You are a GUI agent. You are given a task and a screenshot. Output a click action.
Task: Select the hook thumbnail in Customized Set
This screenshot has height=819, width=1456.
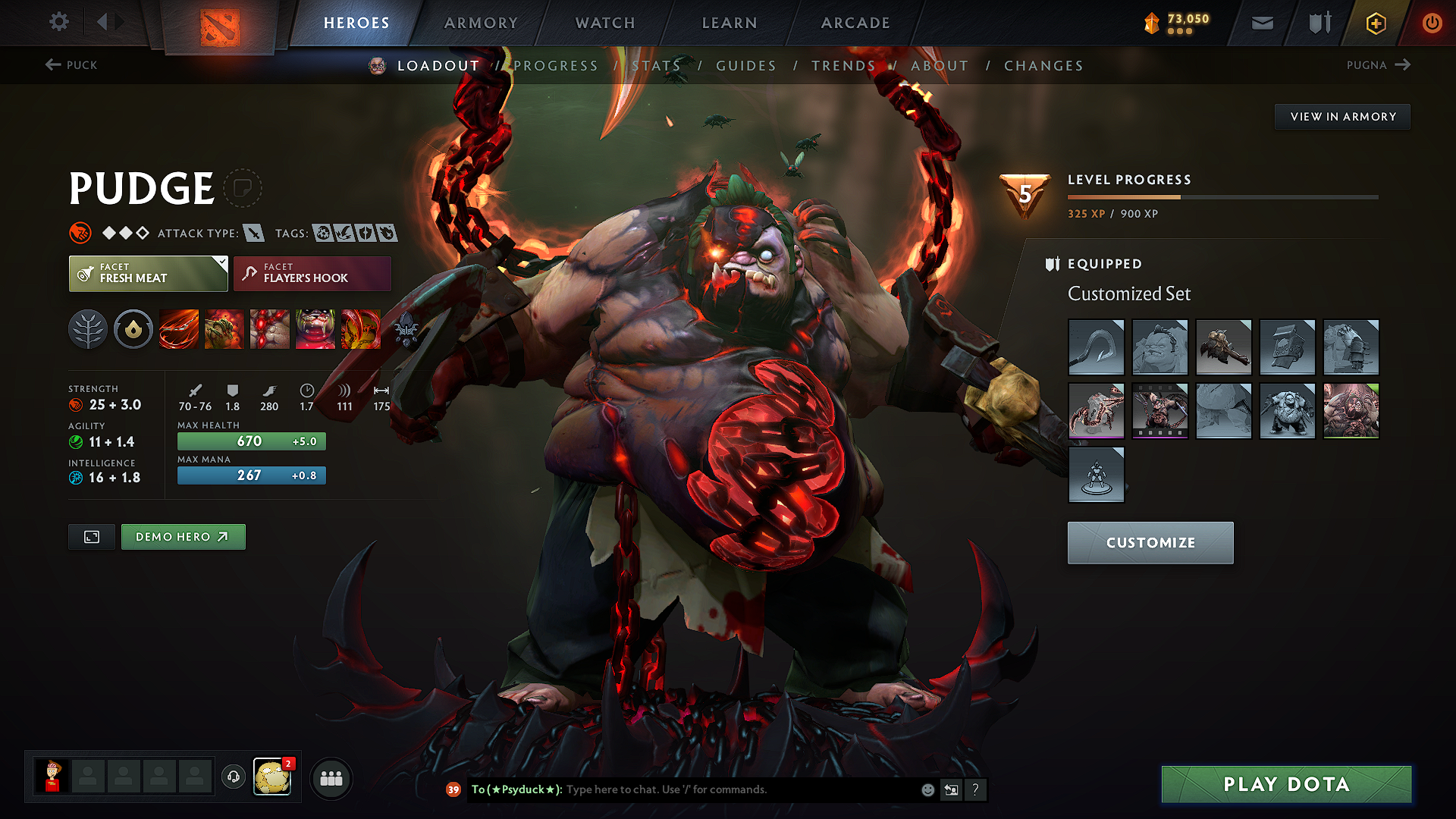[1096, 347]
